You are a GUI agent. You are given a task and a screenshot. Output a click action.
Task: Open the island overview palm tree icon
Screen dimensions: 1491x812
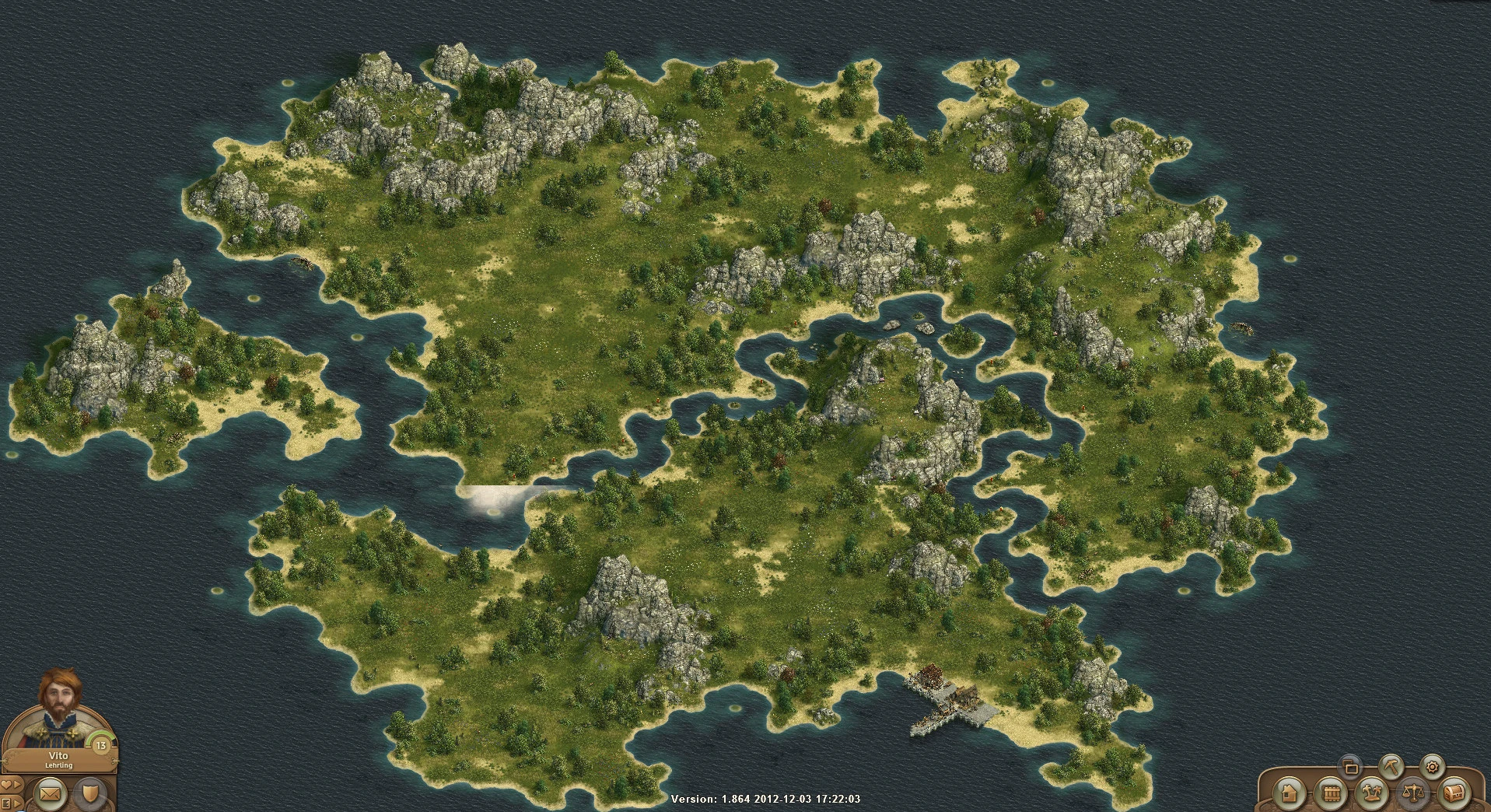pyautogui.click(x=1371, y=795)
